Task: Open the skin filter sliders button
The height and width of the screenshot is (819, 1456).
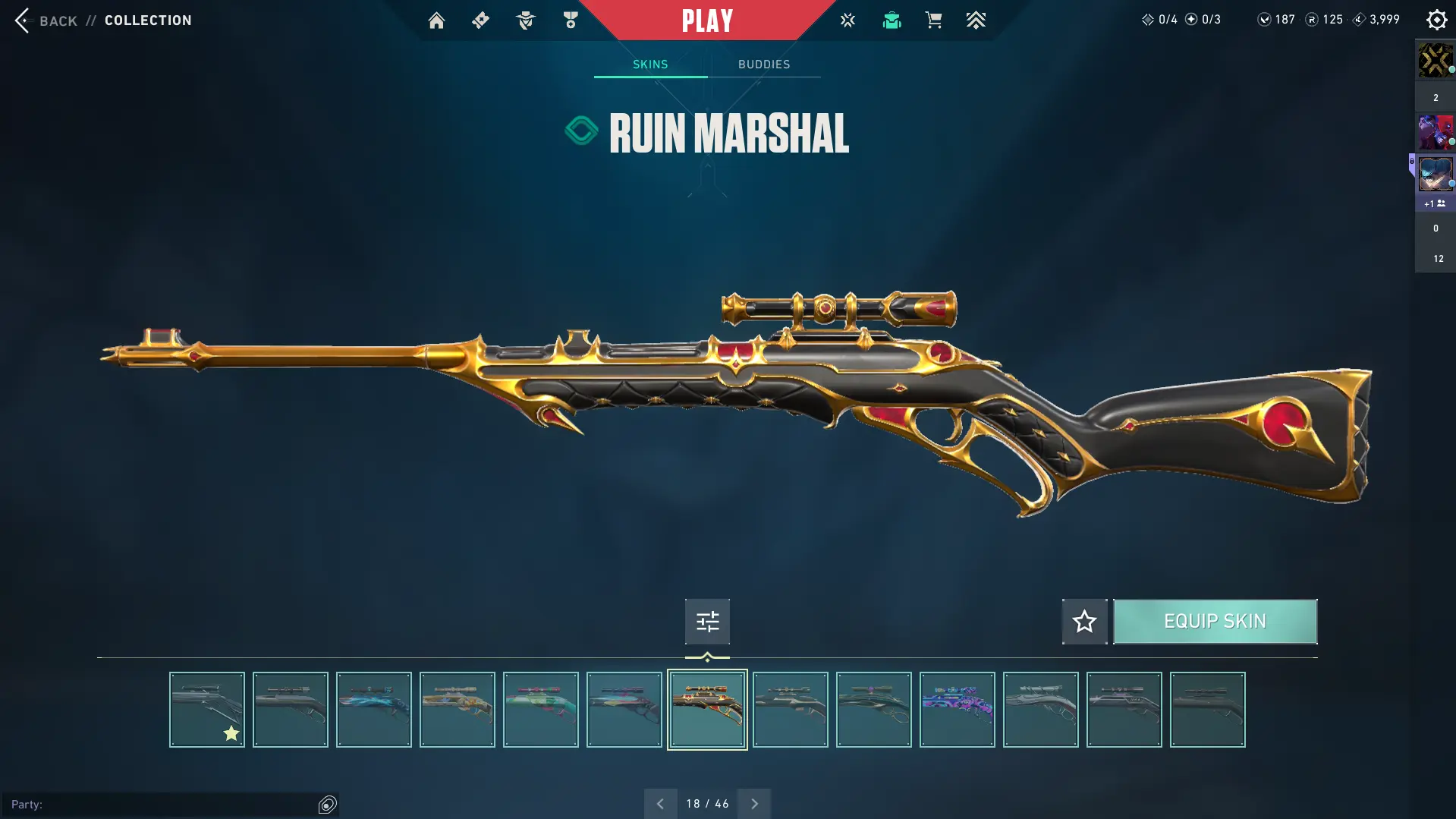Action: pyautogui.click(x=707, y=622)
